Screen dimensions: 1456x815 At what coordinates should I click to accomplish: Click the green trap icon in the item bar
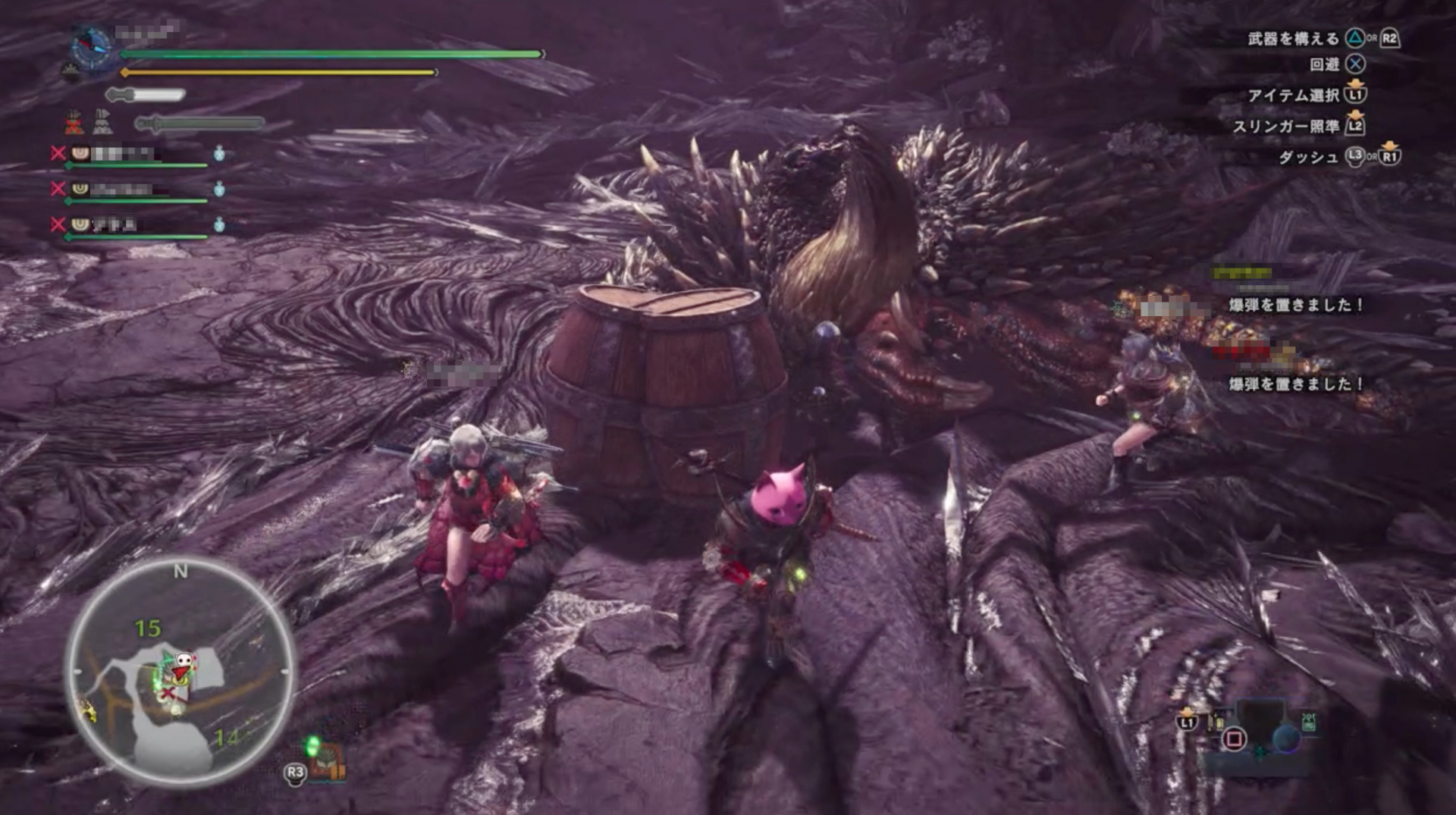tap(1310, 723)
